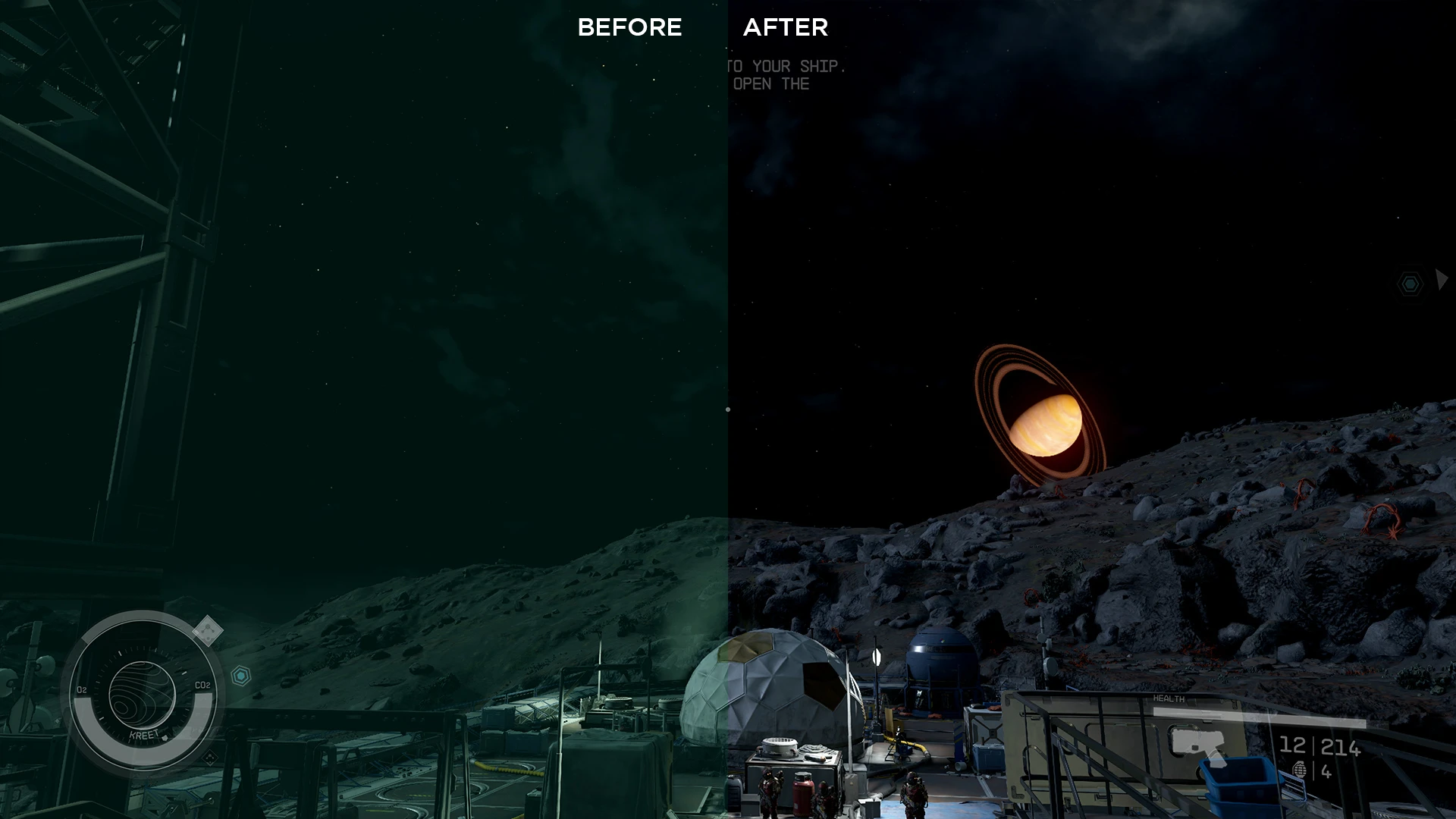Toggle the grenade count indicator showing 4

(1326, 772)
